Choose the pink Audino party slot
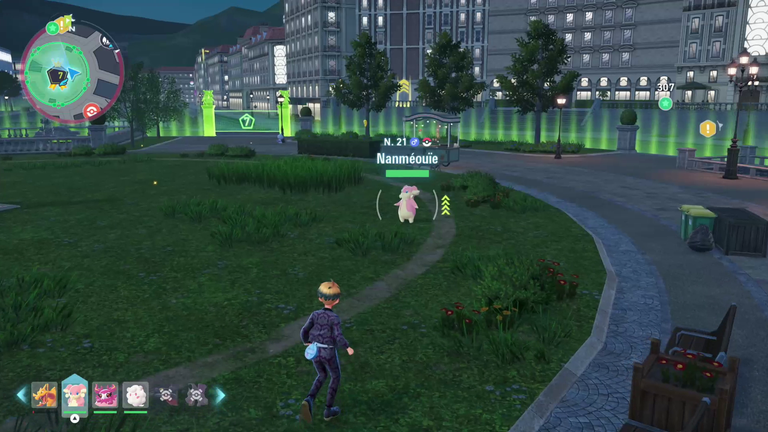Viewport: 768px width, 432px height. pyautogui.click(x=75, y=395)
